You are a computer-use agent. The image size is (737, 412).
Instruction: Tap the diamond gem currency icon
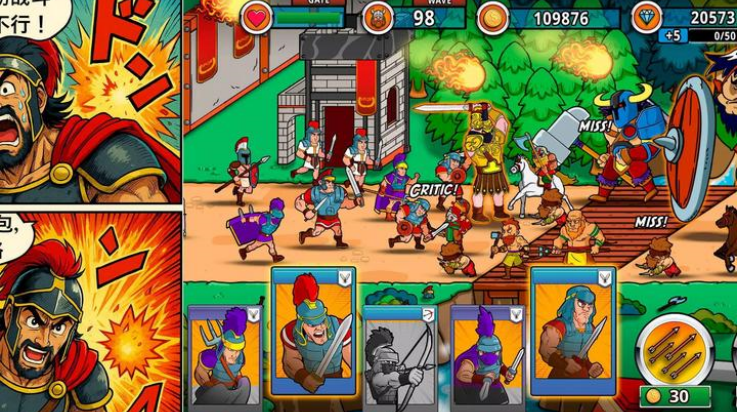(647, 17)
